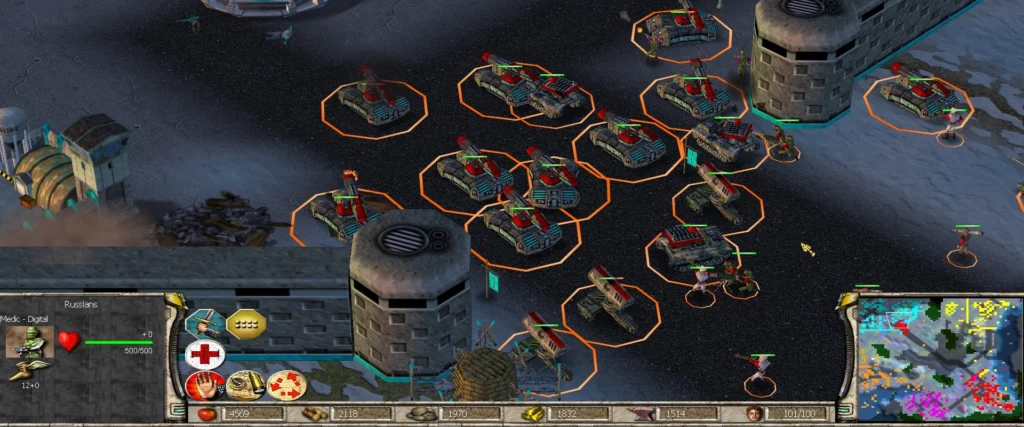This screenshot has height=427, width=1024.
Task: Click the compass and scroll command icon
Action: [x=246, y=385]
